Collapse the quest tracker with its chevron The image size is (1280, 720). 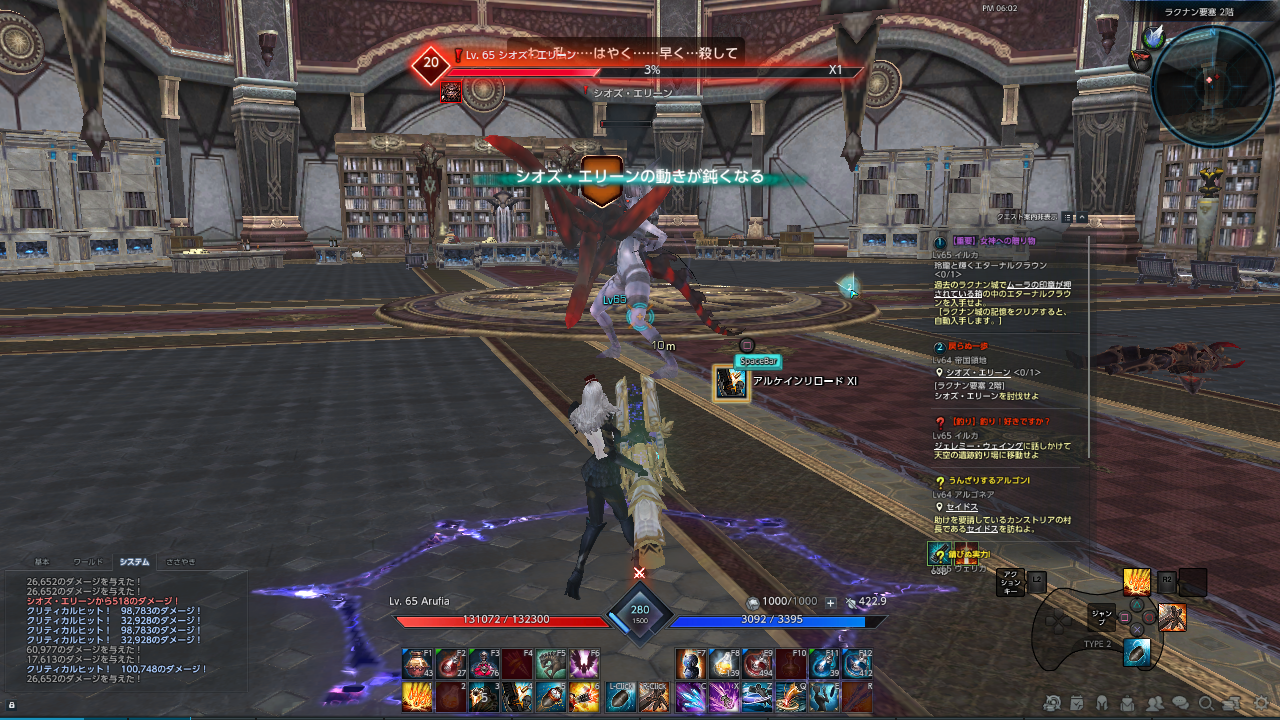pyautogui.click(x=1083, y=218)
